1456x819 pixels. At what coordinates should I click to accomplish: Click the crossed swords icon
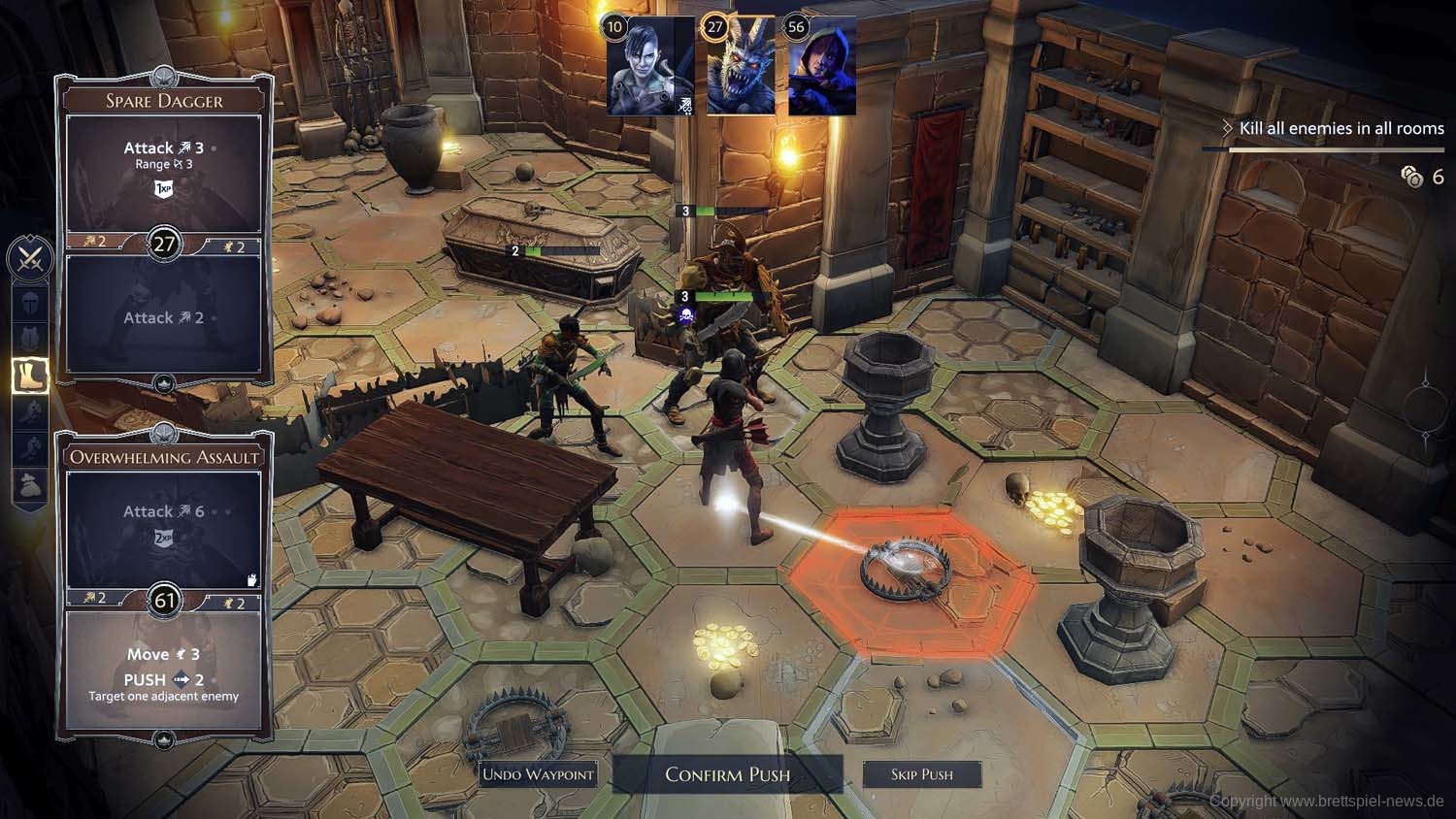29,259
